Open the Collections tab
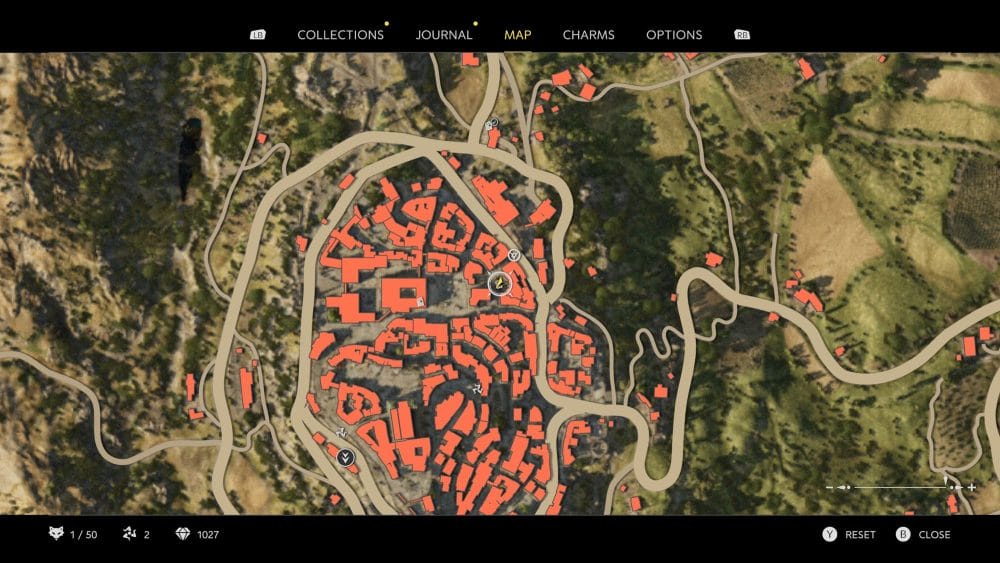The height and width of the screenshot is (563, 1000). pos(340,34)
